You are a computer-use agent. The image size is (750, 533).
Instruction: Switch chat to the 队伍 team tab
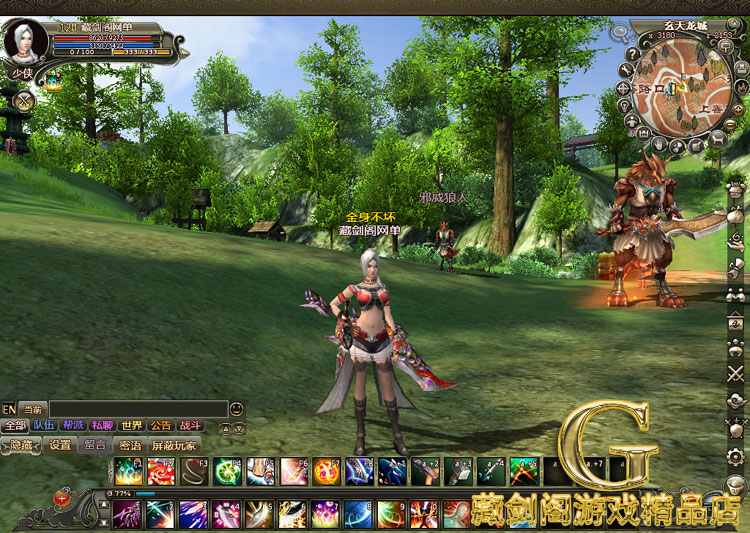pos(44,425)
